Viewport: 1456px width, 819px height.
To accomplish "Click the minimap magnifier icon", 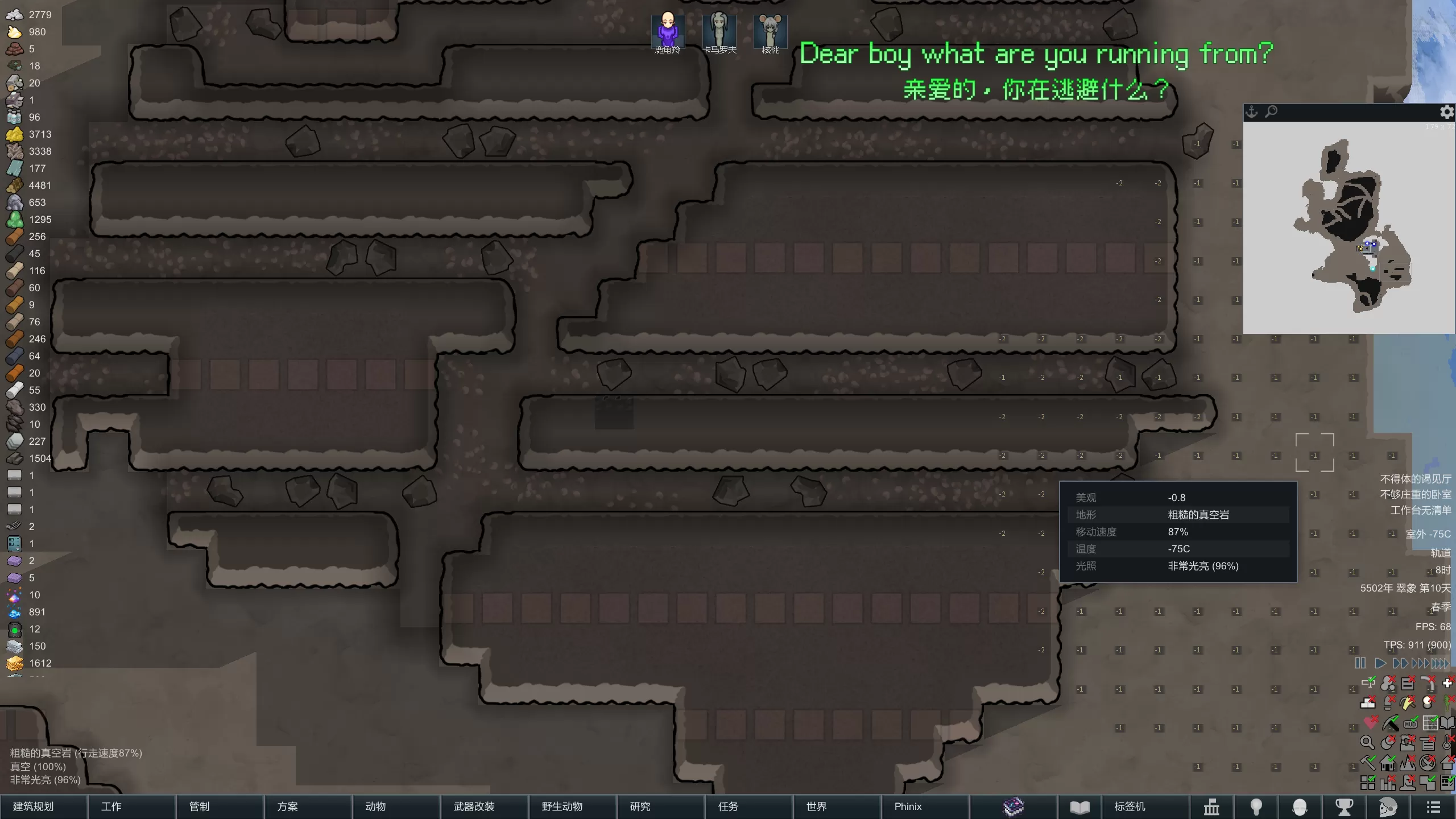I will click(x=1271, y=112).
